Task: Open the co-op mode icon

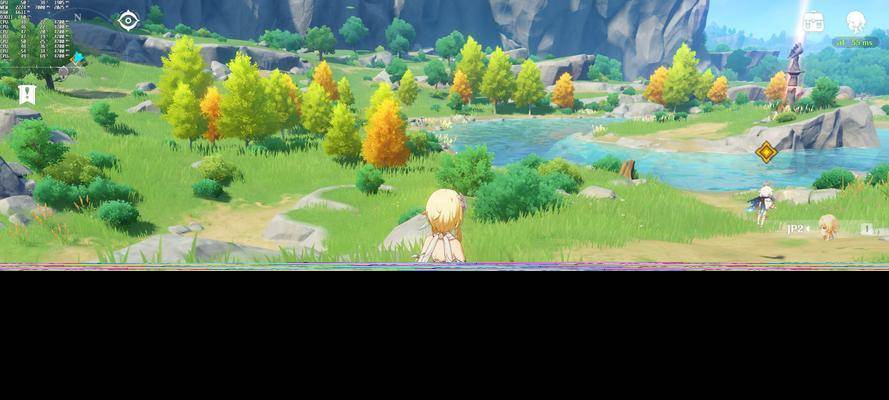Action: [813, 21]
